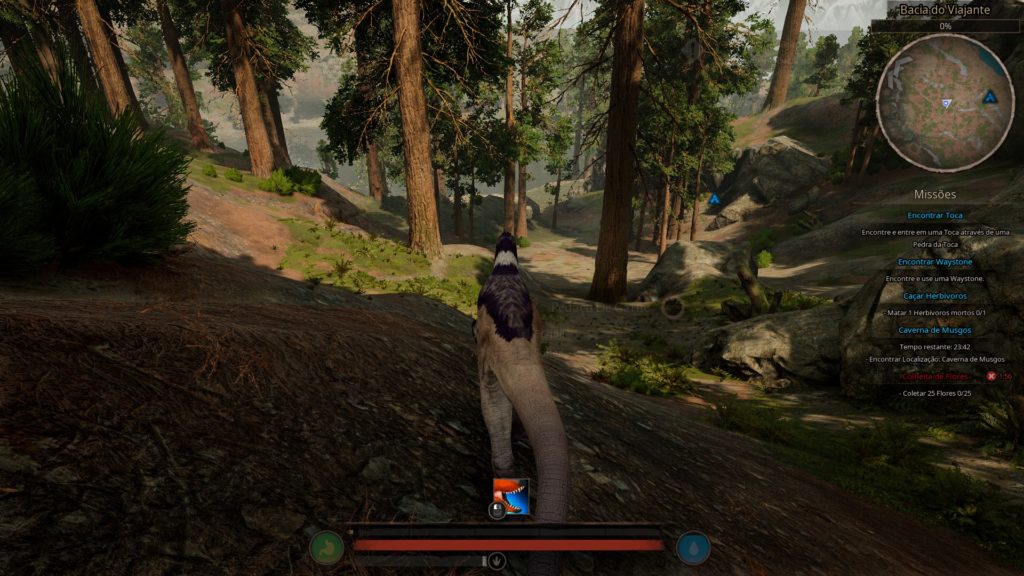Image resolution: width=1024 pixels, height=576 pixels.
Task: Open the Caverna de Musgos mission
Action: pyautogui.click(x=935, y=329)
